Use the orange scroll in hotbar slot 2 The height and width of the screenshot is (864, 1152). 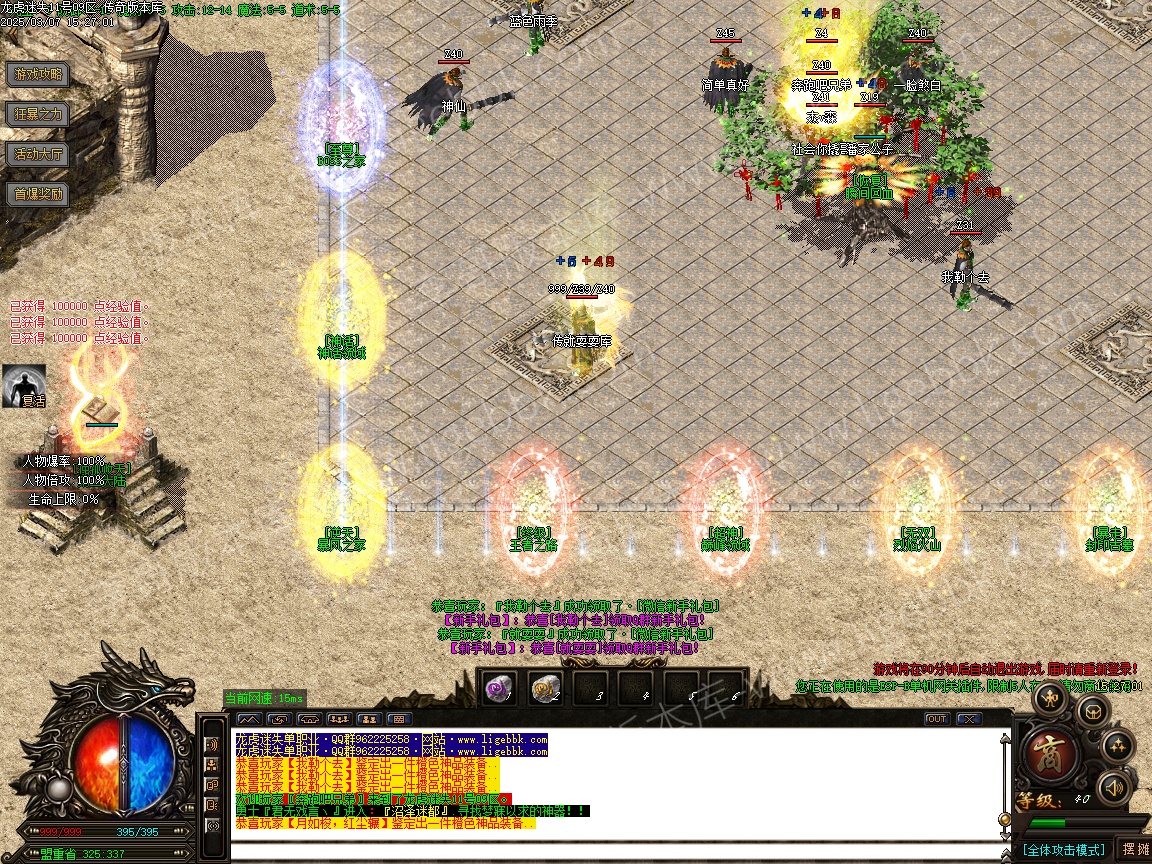[545, 688]
